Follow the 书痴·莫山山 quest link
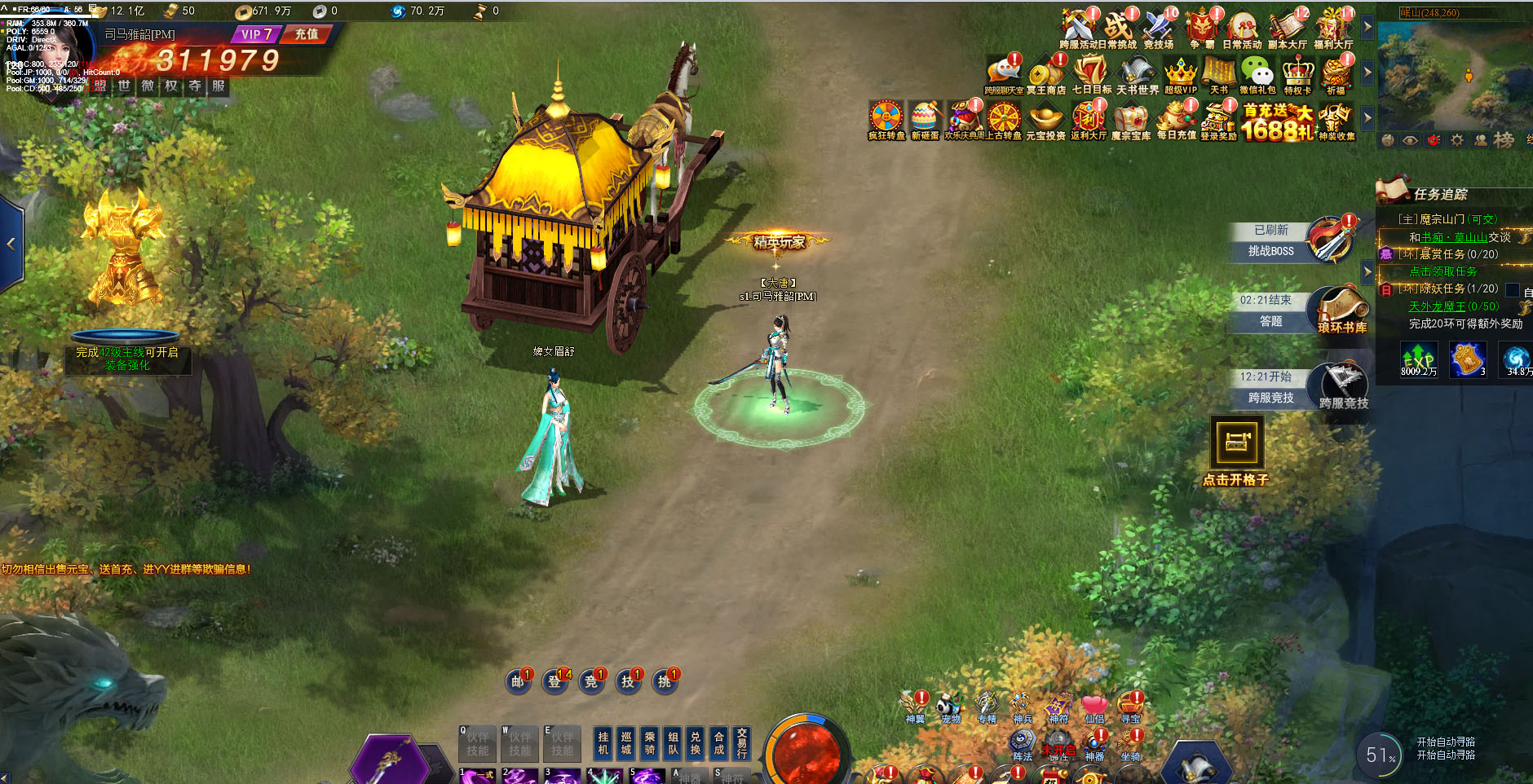Screen dimensions: 1533x784 [x=1455, y=237]
